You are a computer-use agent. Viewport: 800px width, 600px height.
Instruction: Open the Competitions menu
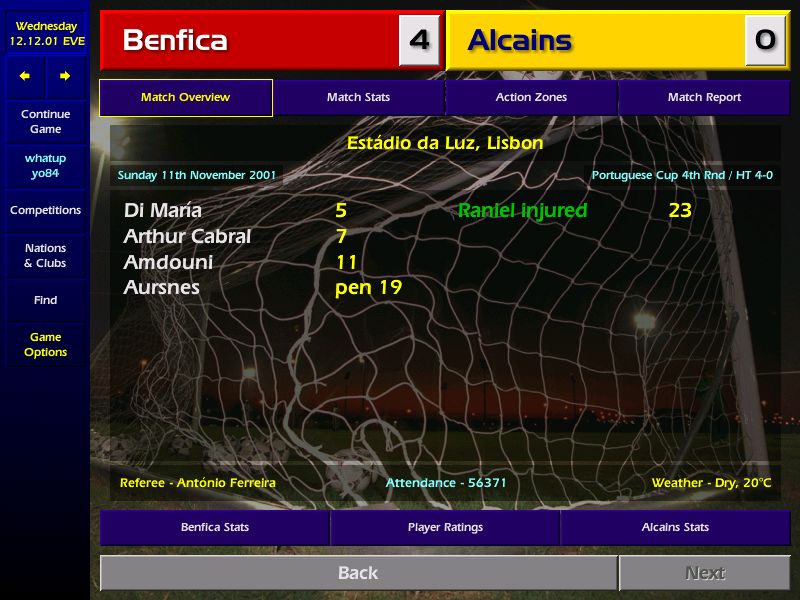[x=45, y=211]
